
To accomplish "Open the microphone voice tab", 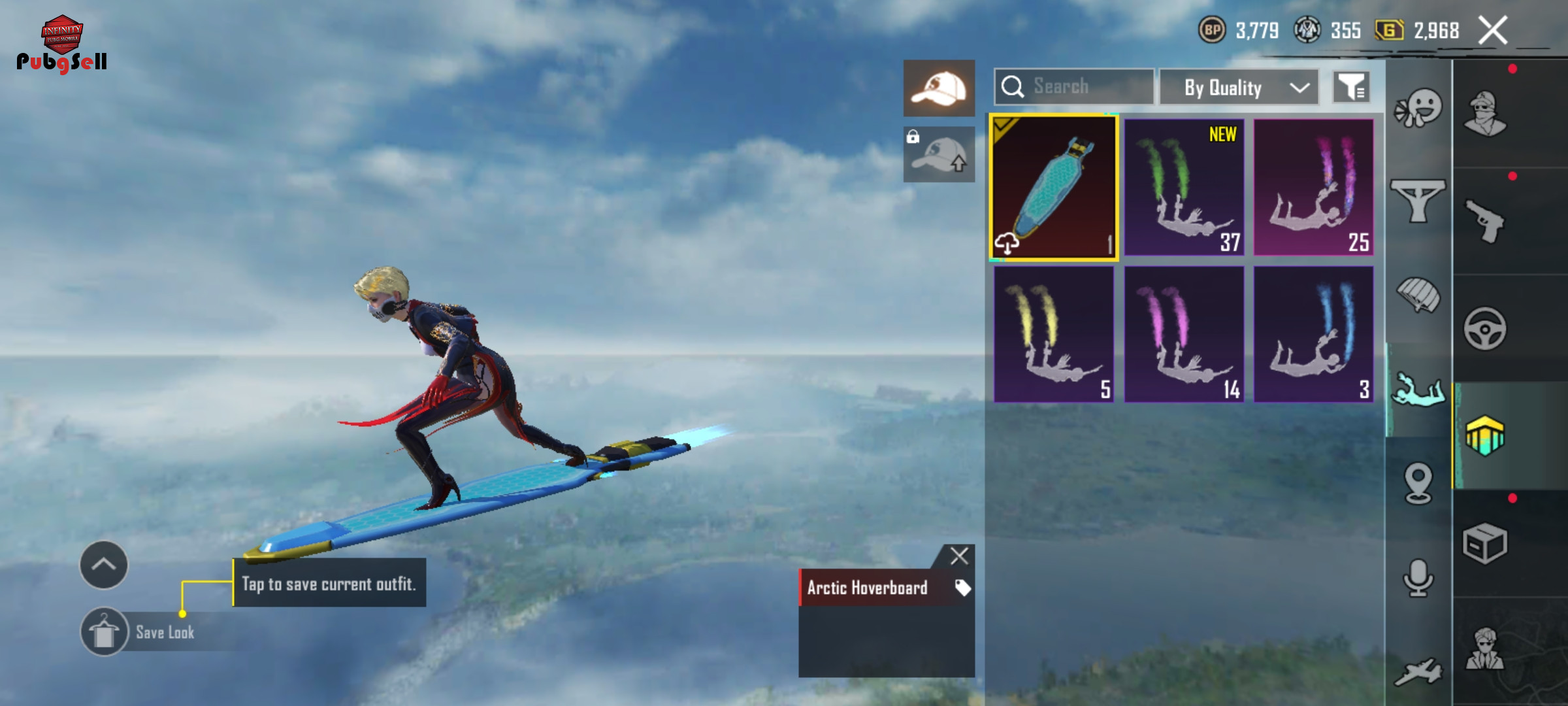I will pyautogui.click(x=1418, y=578).
